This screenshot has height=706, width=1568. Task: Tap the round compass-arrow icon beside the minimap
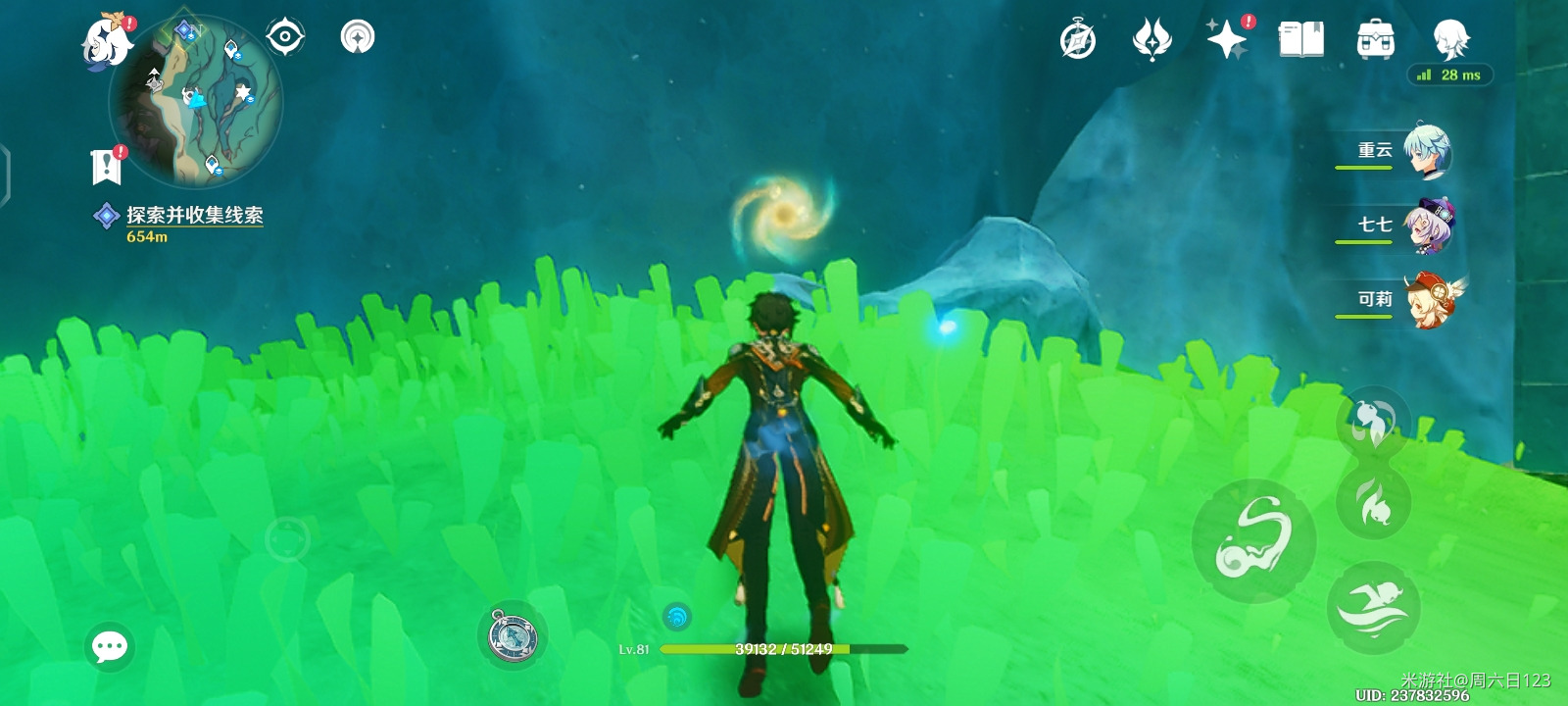(x=358, y=38)
